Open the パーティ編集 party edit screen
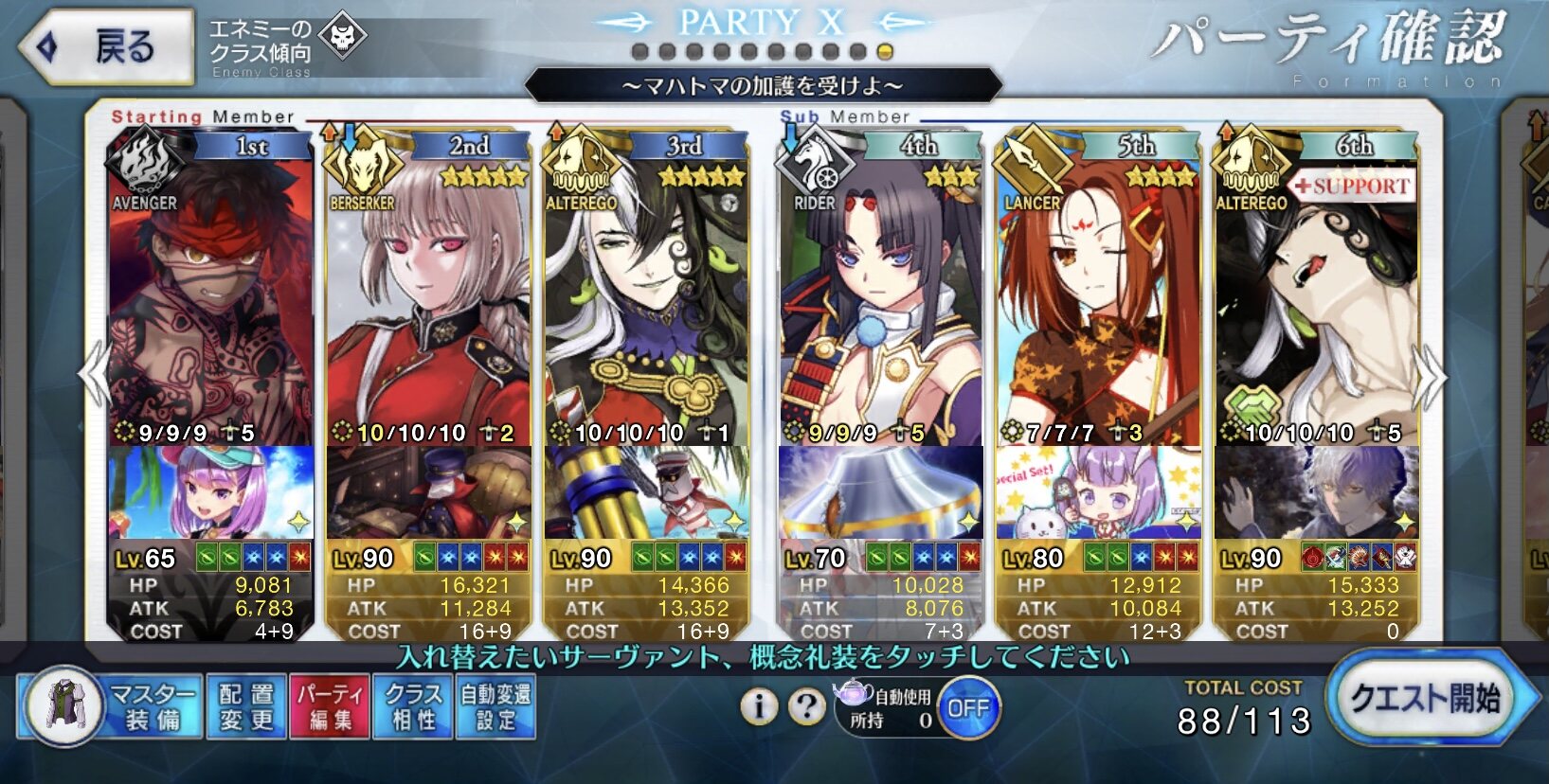 (x=330, y=706)
